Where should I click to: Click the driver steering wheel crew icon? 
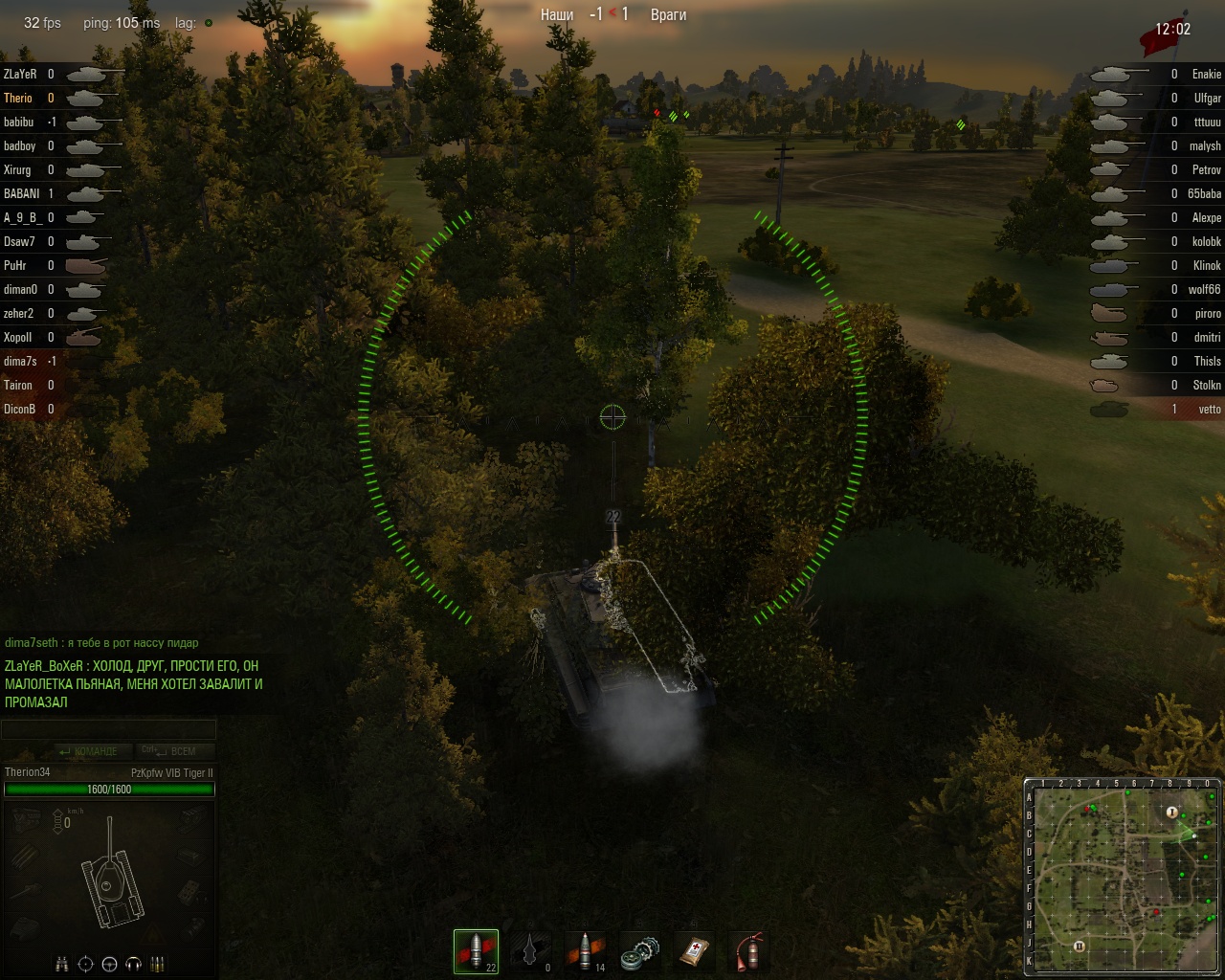point(110,963)
